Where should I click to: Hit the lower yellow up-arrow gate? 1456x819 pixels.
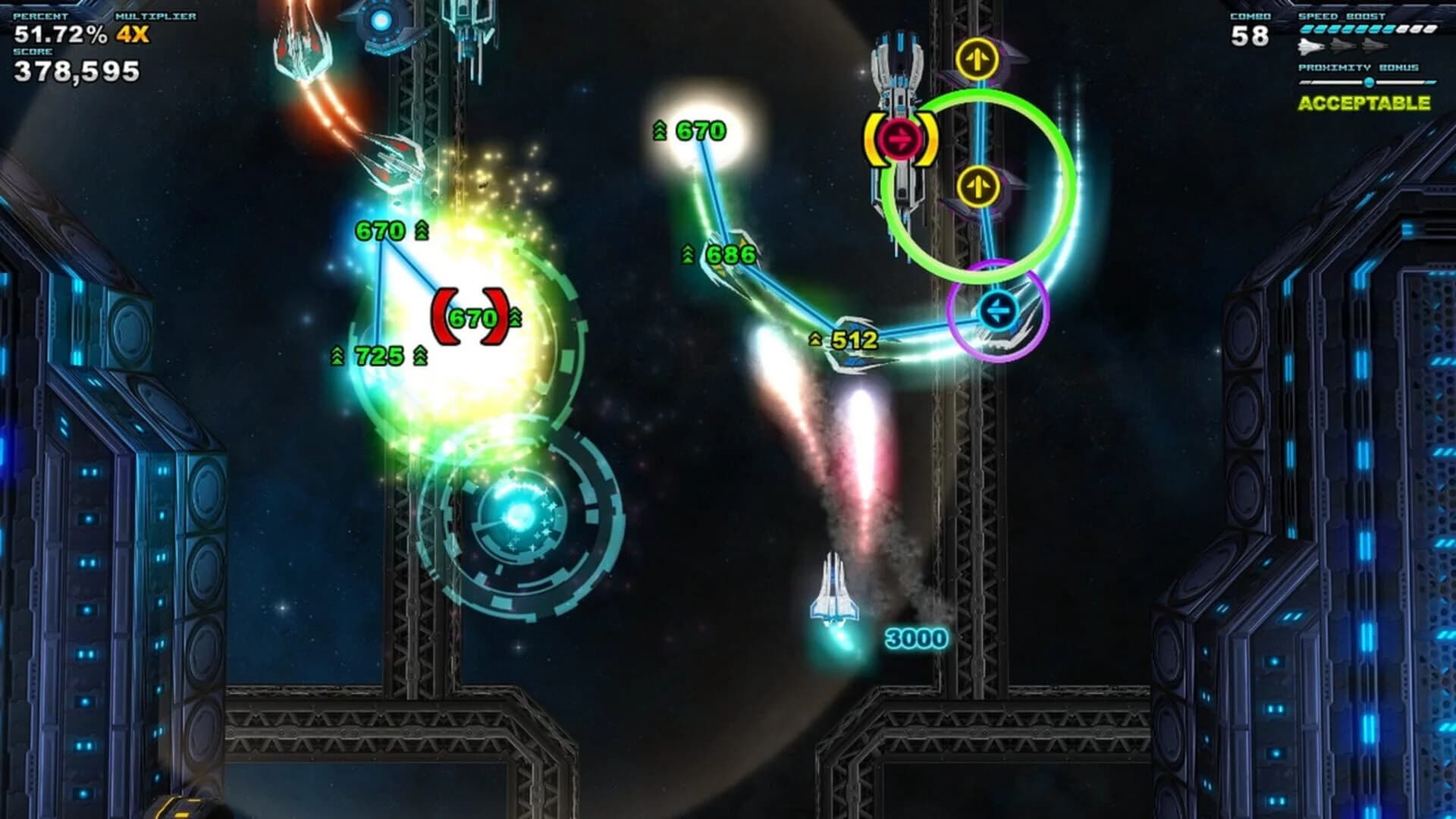coord(978,184)
